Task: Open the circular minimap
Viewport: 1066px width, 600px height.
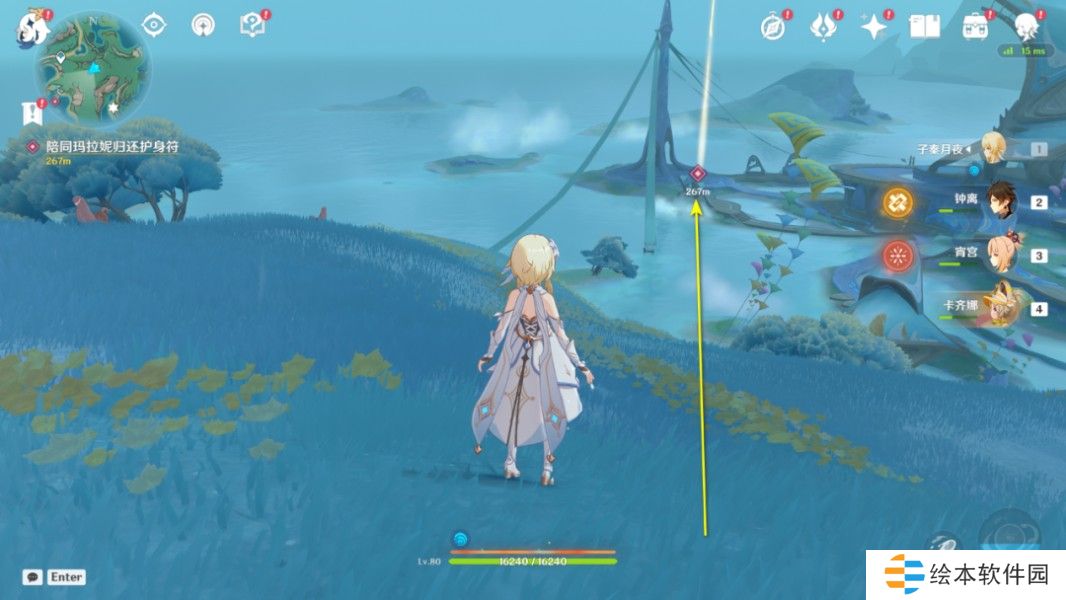Action: [93, 68]
